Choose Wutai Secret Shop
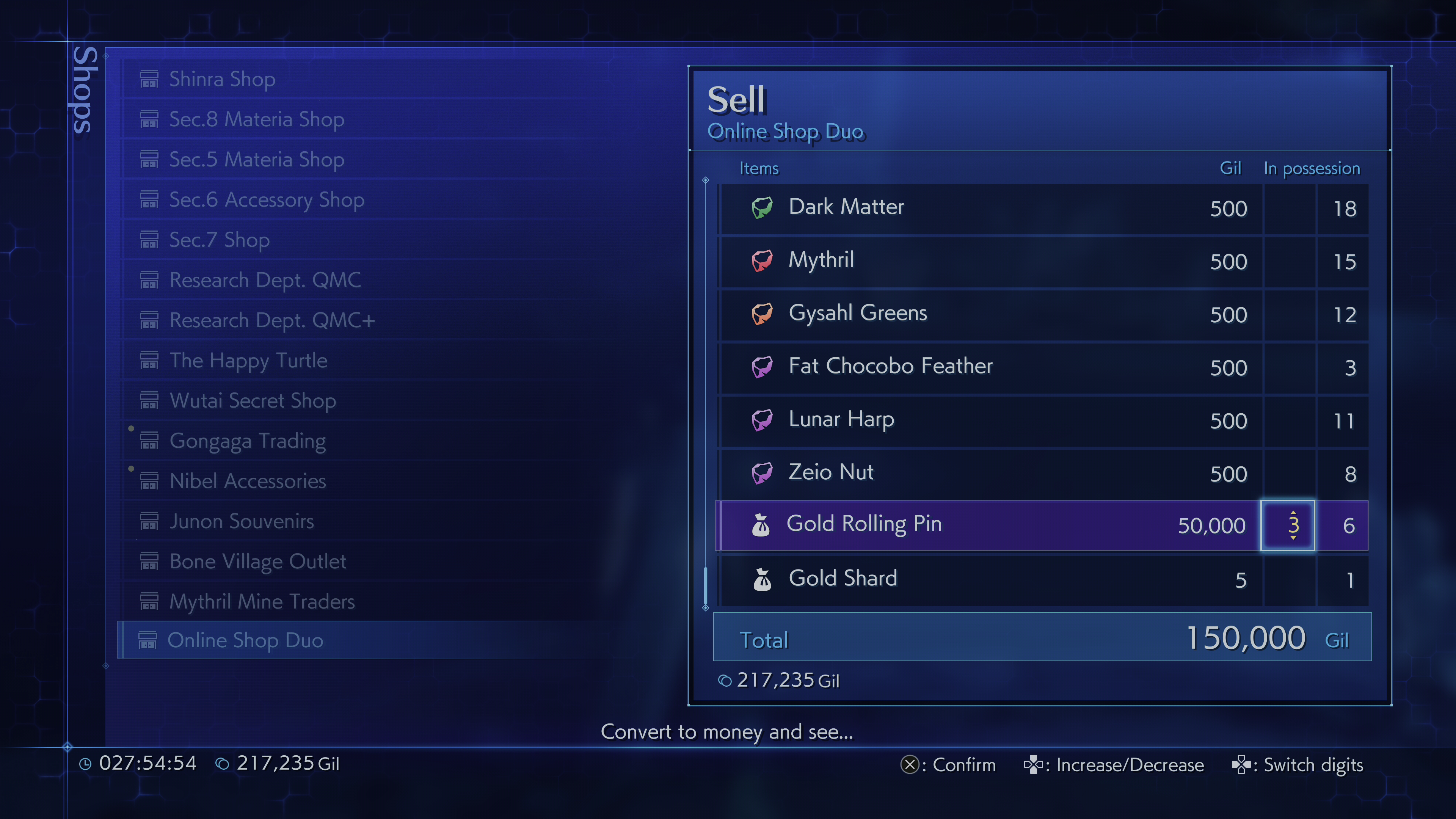1456x819 pixels. tap(253, 401)
